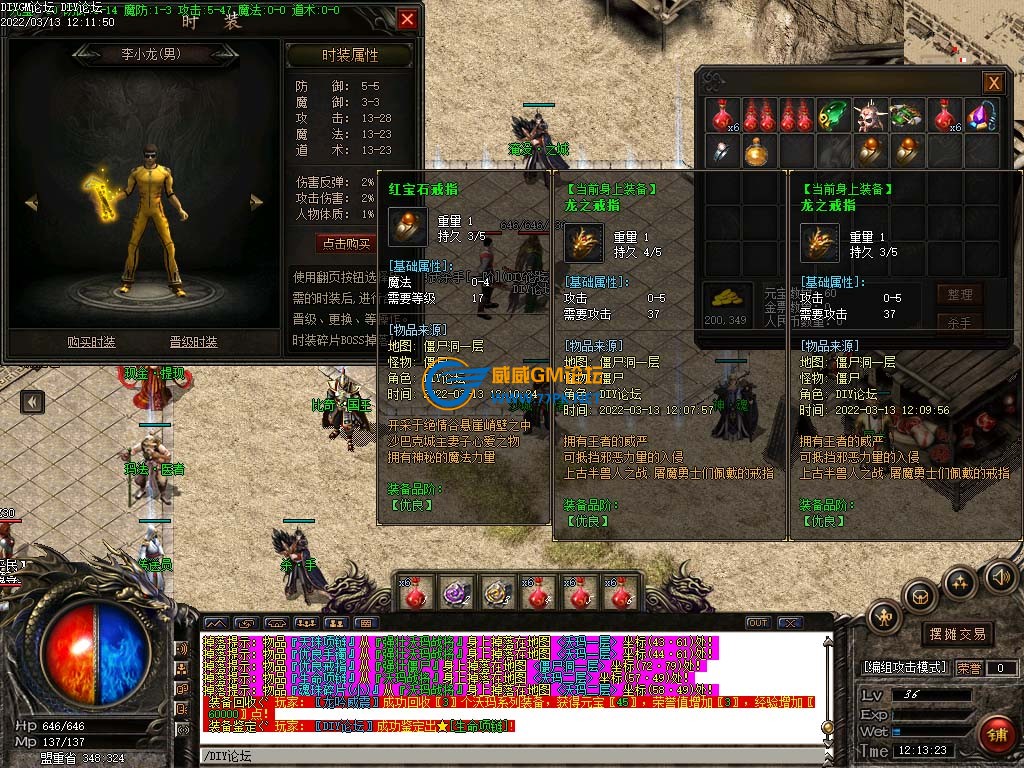Click the chat input field
This screenshot has width=1024, height=768.
click(x=510, y=756)
